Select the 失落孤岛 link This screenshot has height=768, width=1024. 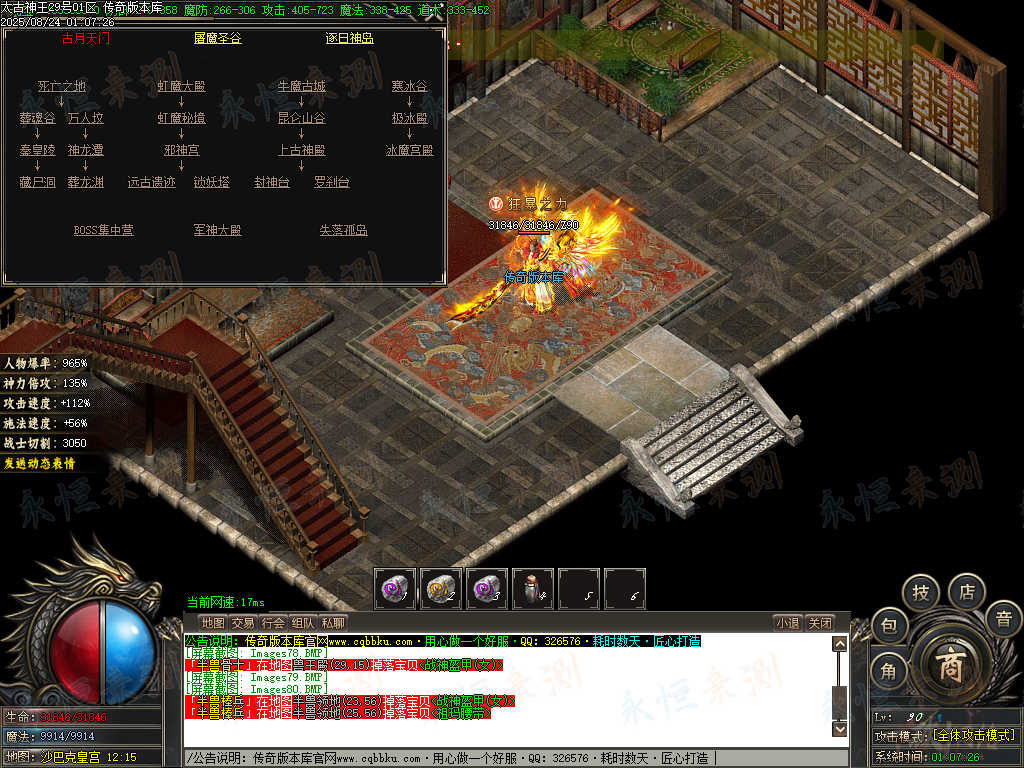point(344,230)
